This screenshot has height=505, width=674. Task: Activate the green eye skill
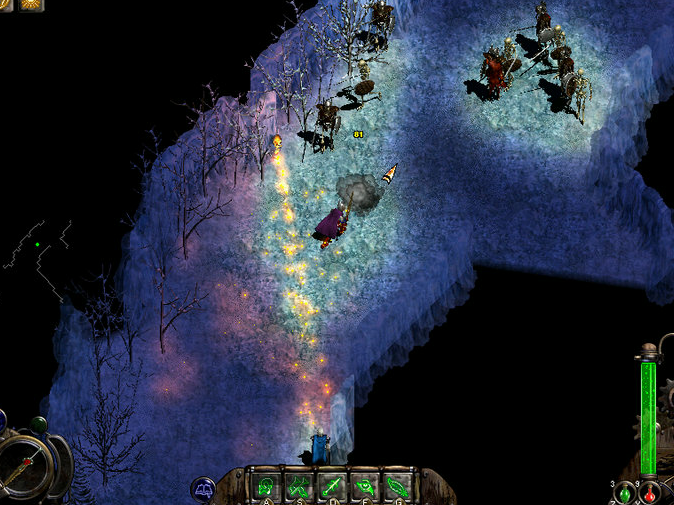(364, 487)
